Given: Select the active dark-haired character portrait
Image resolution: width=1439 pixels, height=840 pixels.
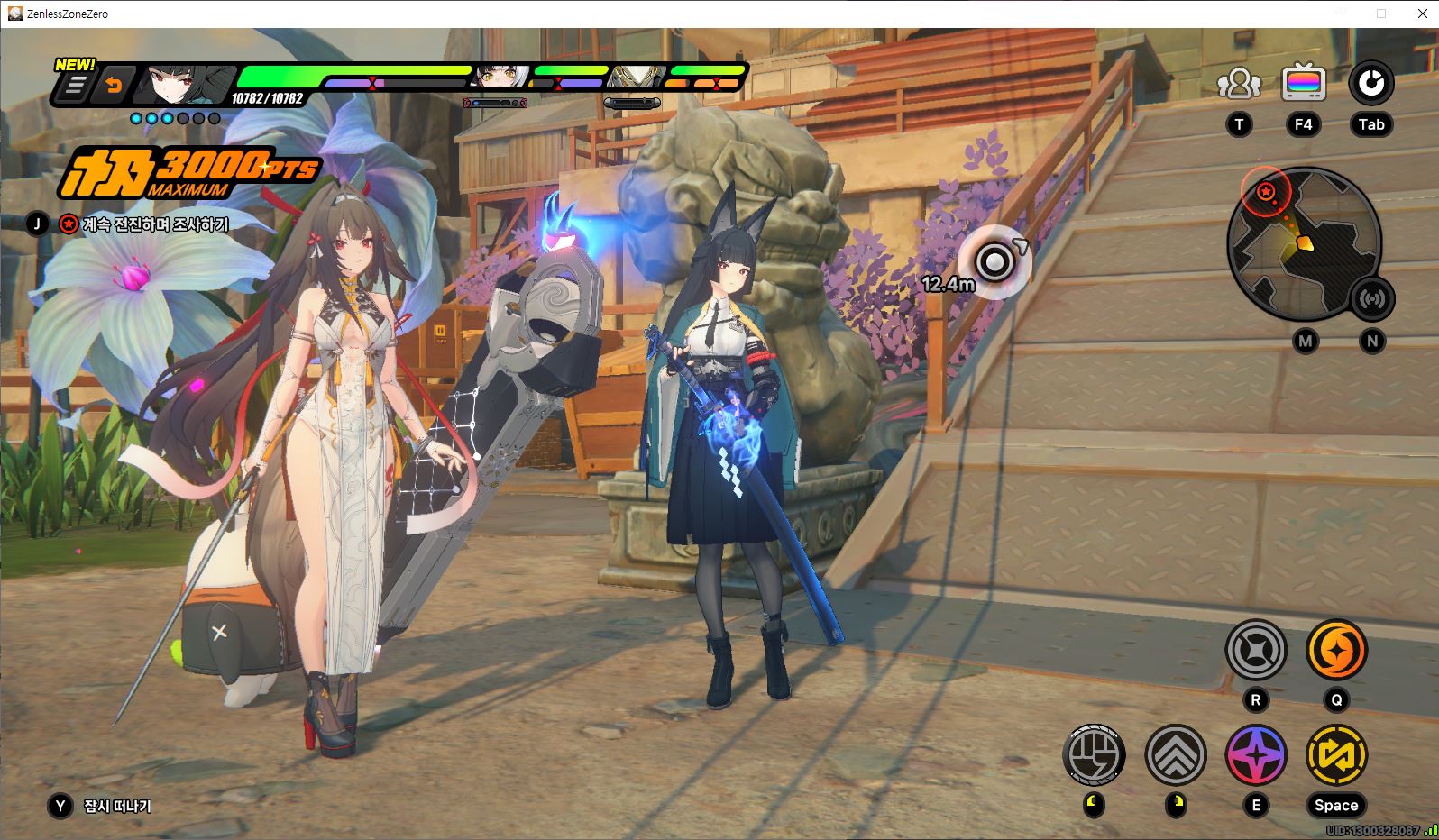Looking at the screenshot, I should pos(180,86).
